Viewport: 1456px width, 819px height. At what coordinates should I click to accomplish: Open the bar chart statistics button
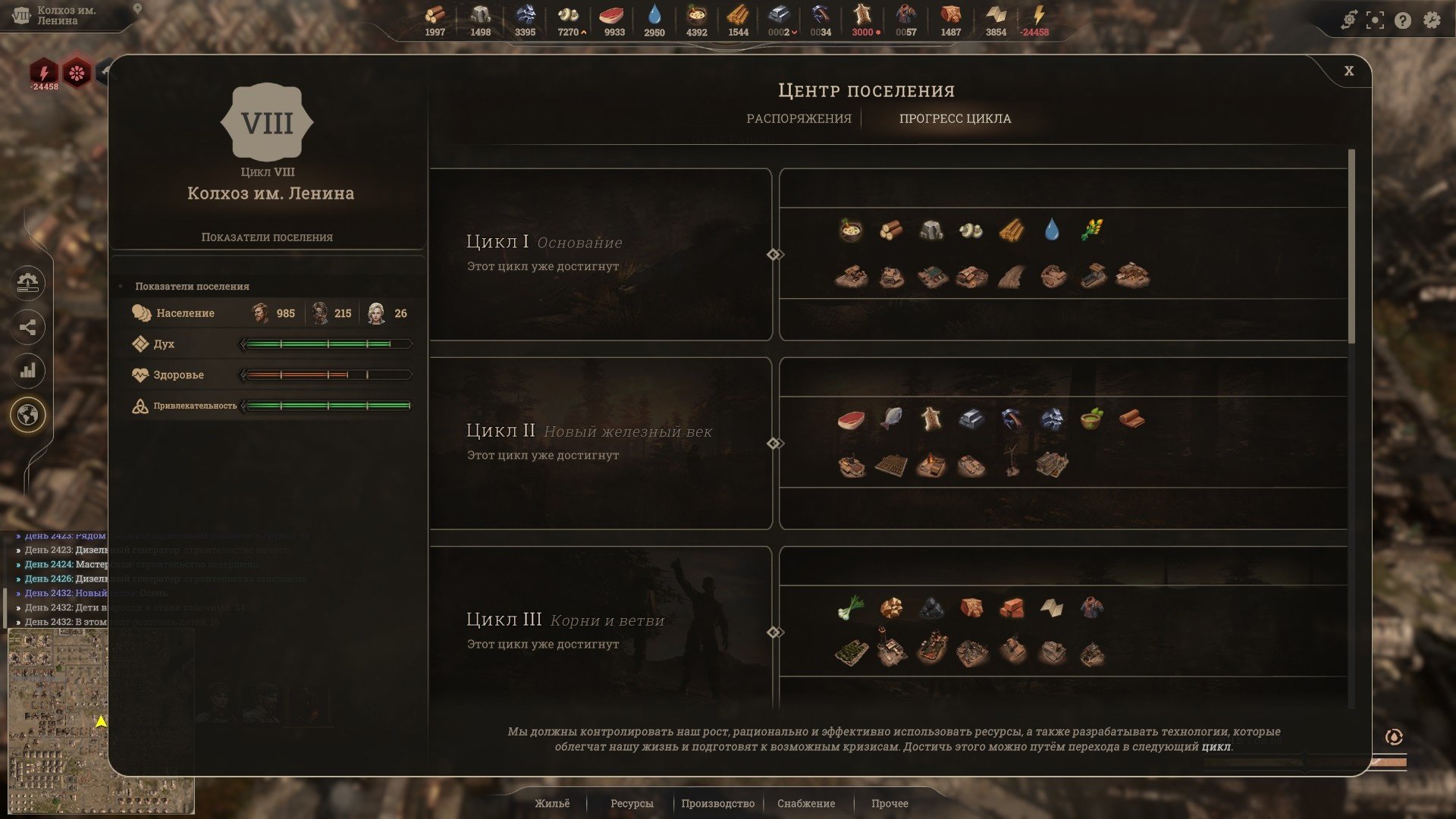point(28,371)
